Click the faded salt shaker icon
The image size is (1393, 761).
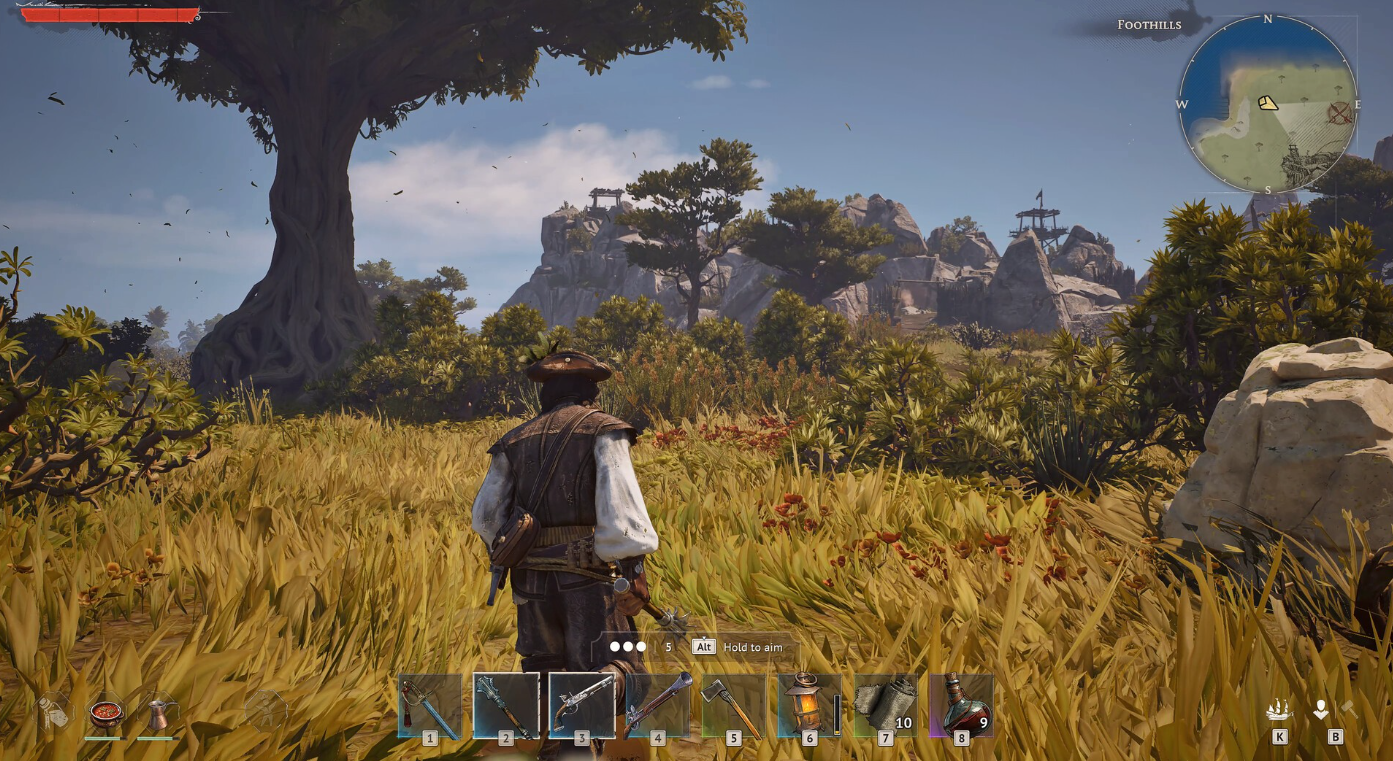coord(53,712)
